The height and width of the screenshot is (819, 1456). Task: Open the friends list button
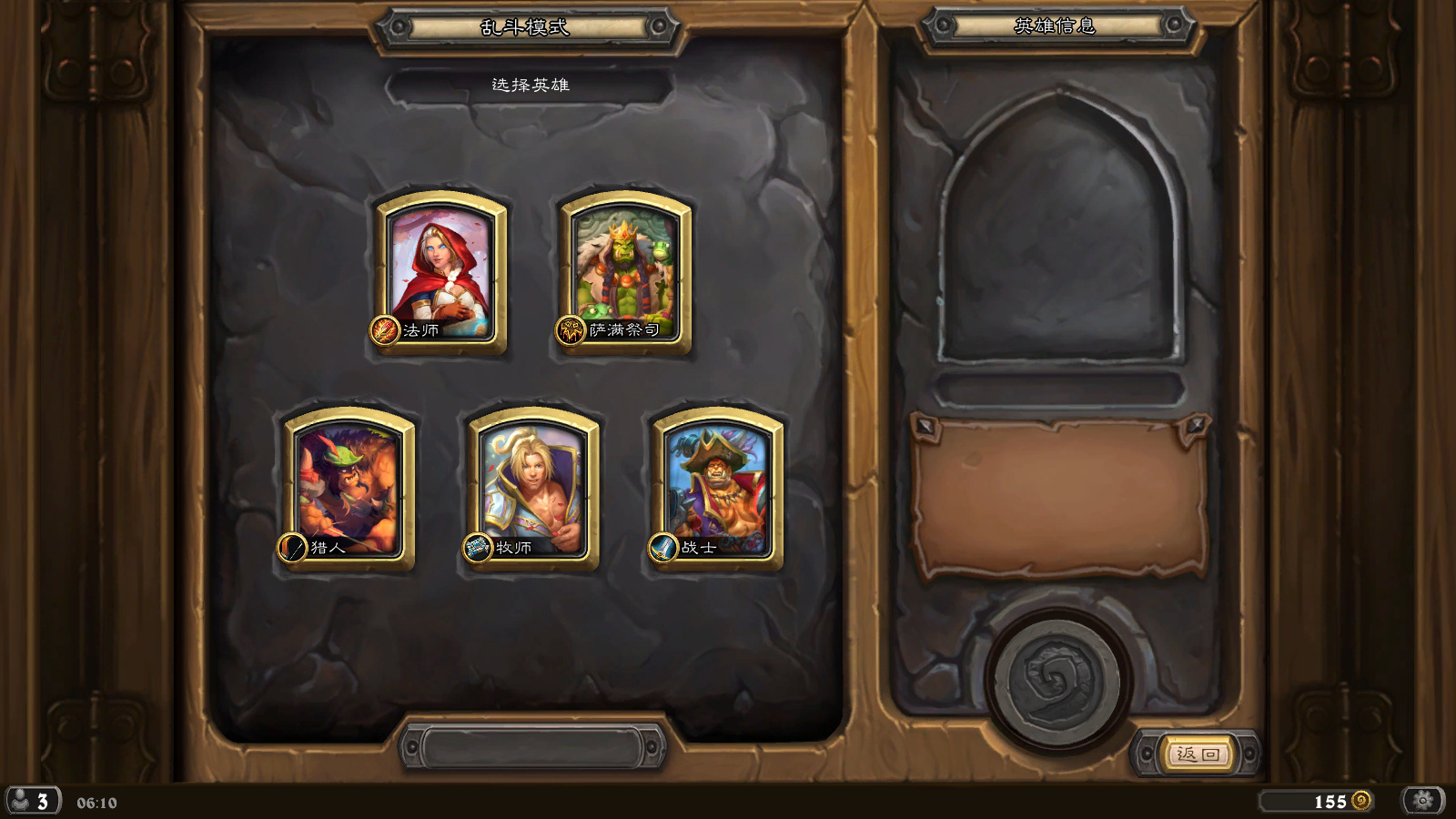coord(33,801)
